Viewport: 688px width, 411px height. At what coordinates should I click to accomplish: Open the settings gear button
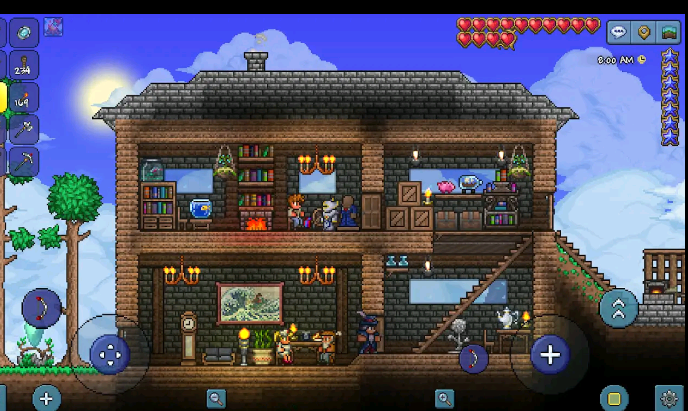(x=668, y=399)
